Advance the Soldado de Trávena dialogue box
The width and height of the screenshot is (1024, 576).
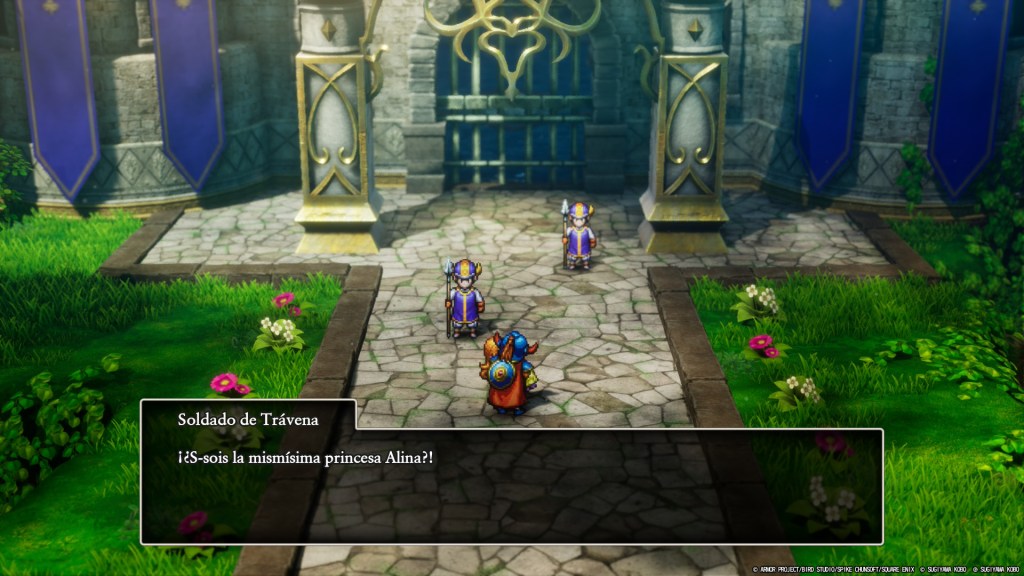511,486
